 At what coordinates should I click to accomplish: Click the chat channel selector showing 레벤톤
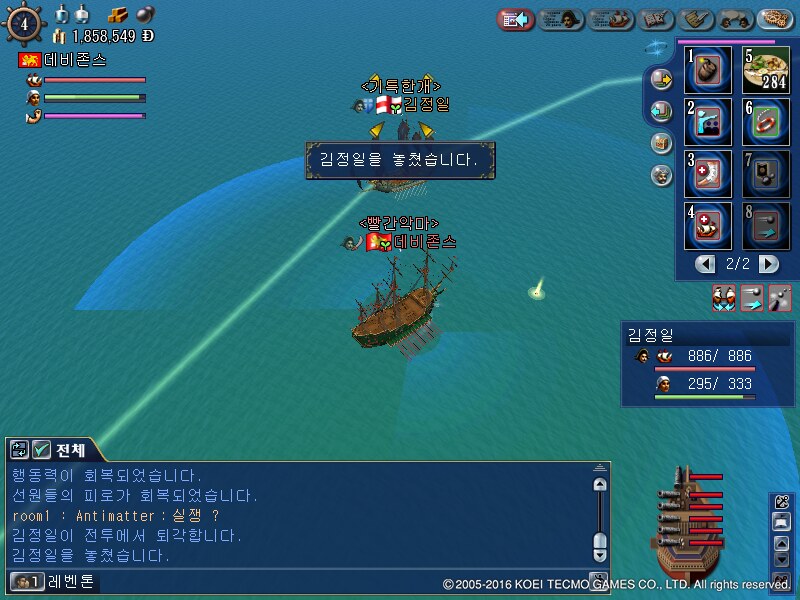pos(55,581)
